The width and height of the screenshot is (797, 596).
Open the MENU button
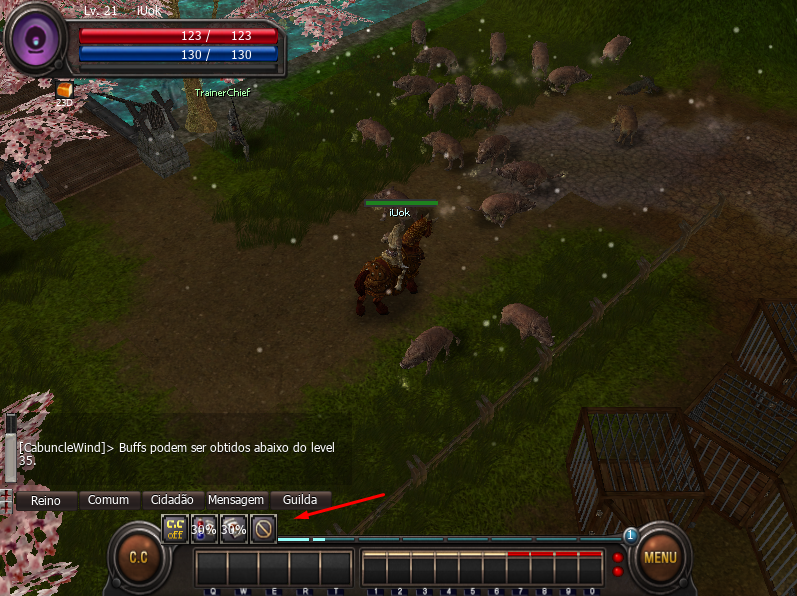click(x=659, y=558)
